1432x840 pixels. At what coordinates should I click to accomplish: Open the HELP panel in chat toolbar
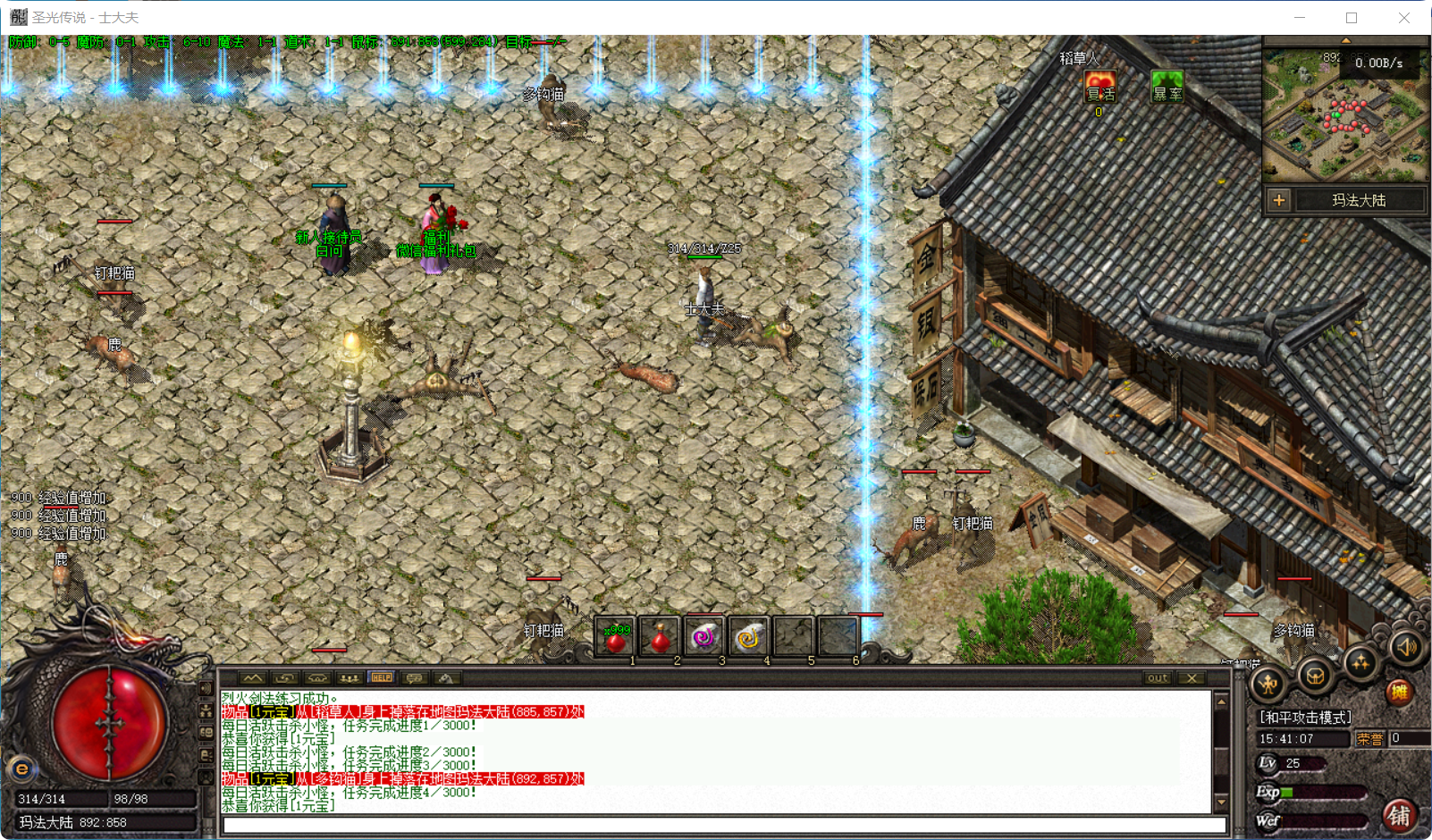pyautogui.click(x=382, y=677)
